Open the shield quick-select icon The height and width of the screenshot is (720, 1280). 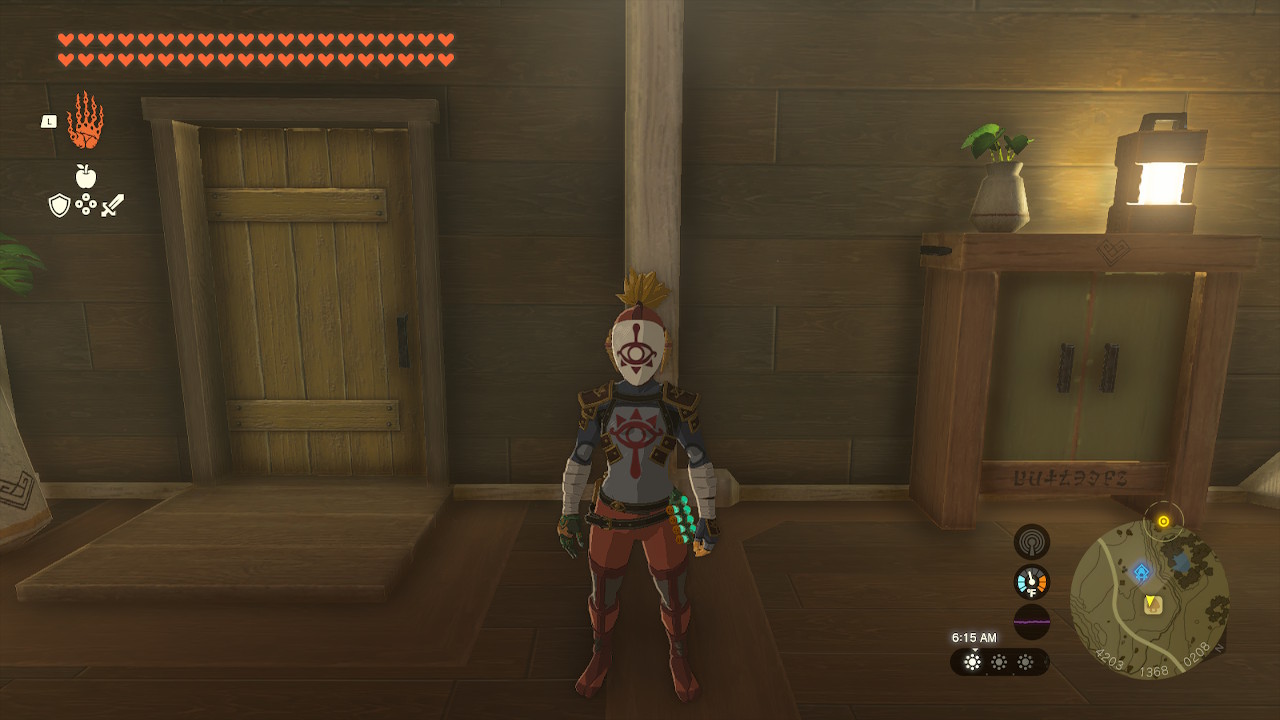tap(59, 205)
